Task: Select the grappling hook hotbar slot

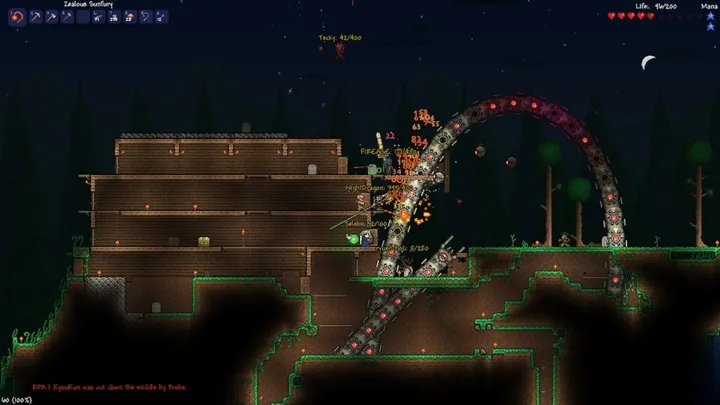Action: 145,17
